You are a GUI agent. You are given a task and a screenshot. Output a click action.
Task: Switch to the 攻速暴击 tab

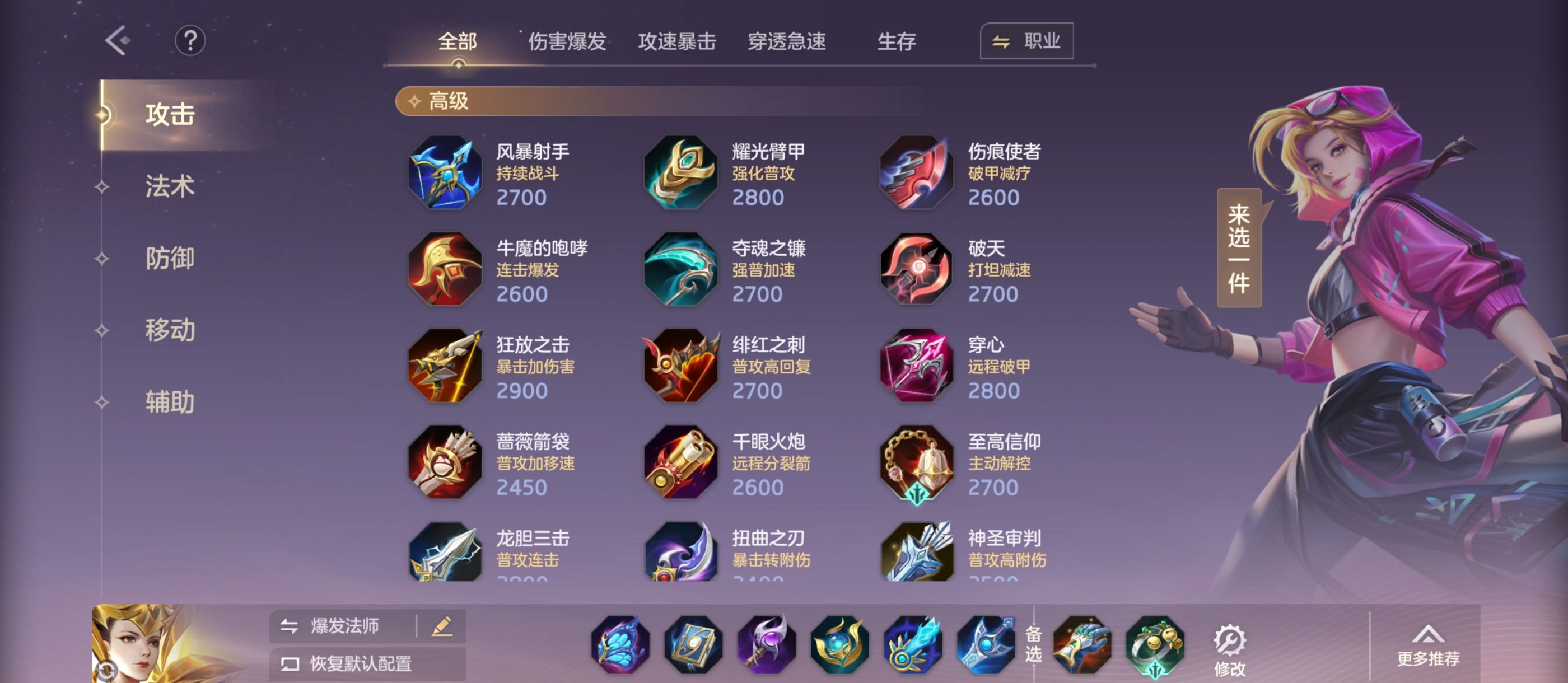[x=678, y=41]
